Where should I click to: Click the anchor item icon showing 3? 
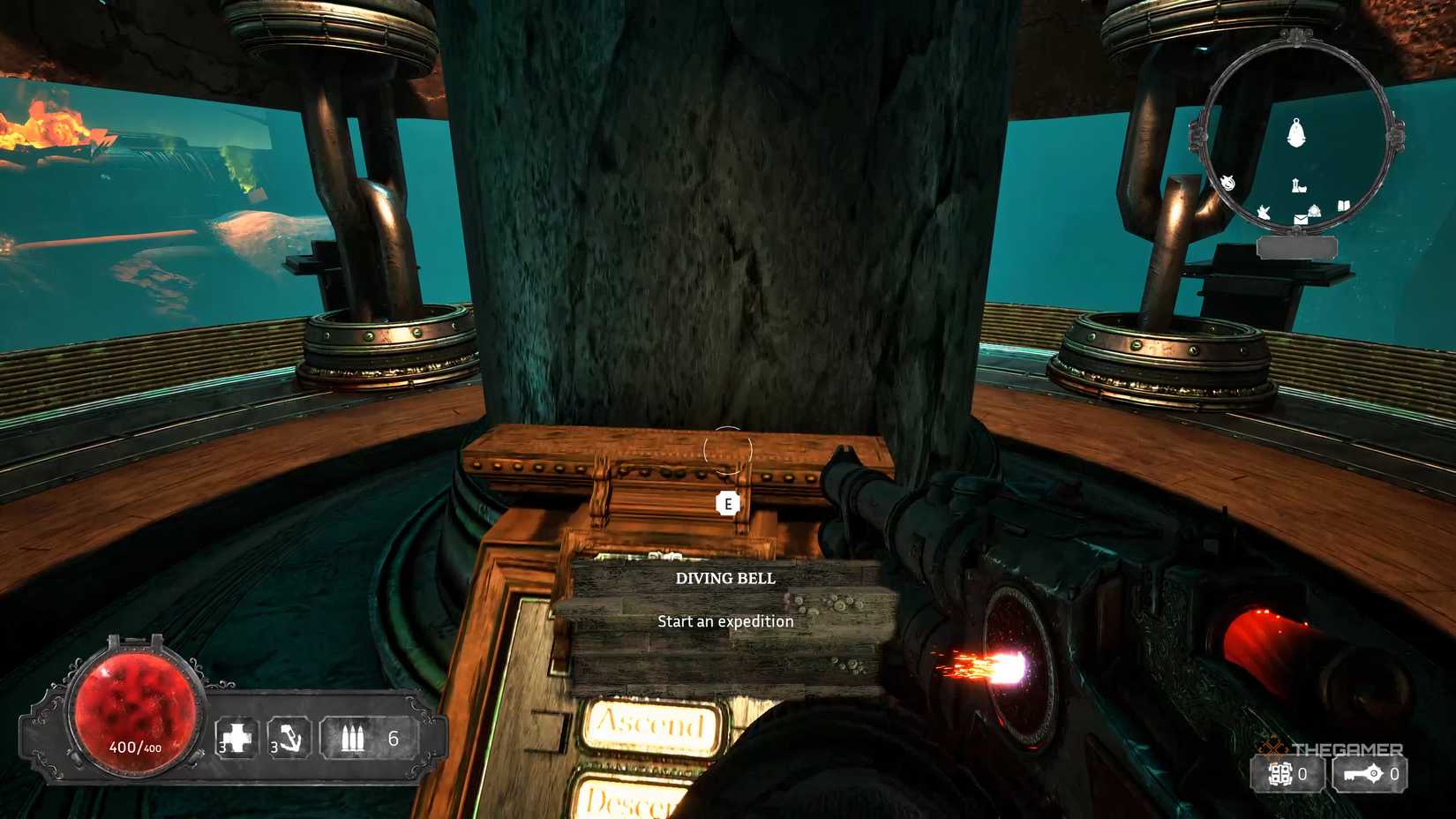(290, 738)
